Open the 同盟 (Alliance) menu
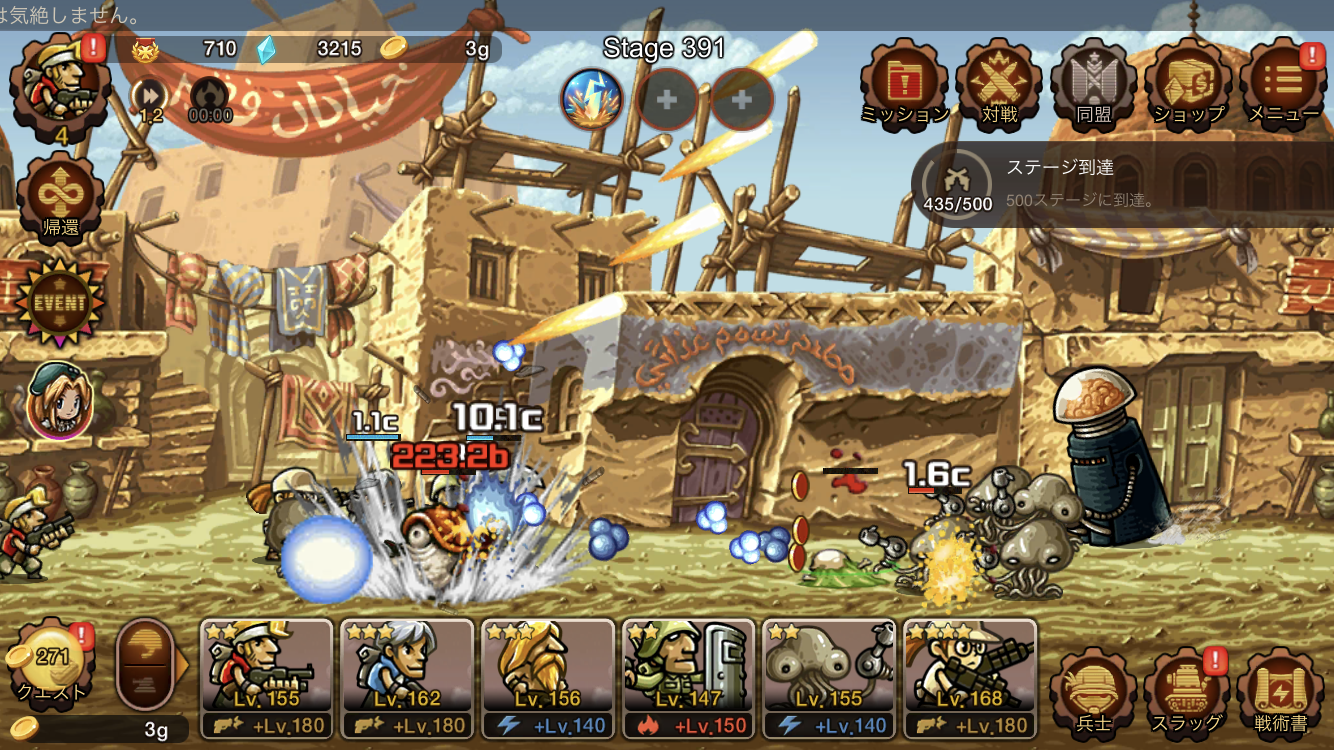Viewport: 1334px width, 750px height. [1093, 82]
